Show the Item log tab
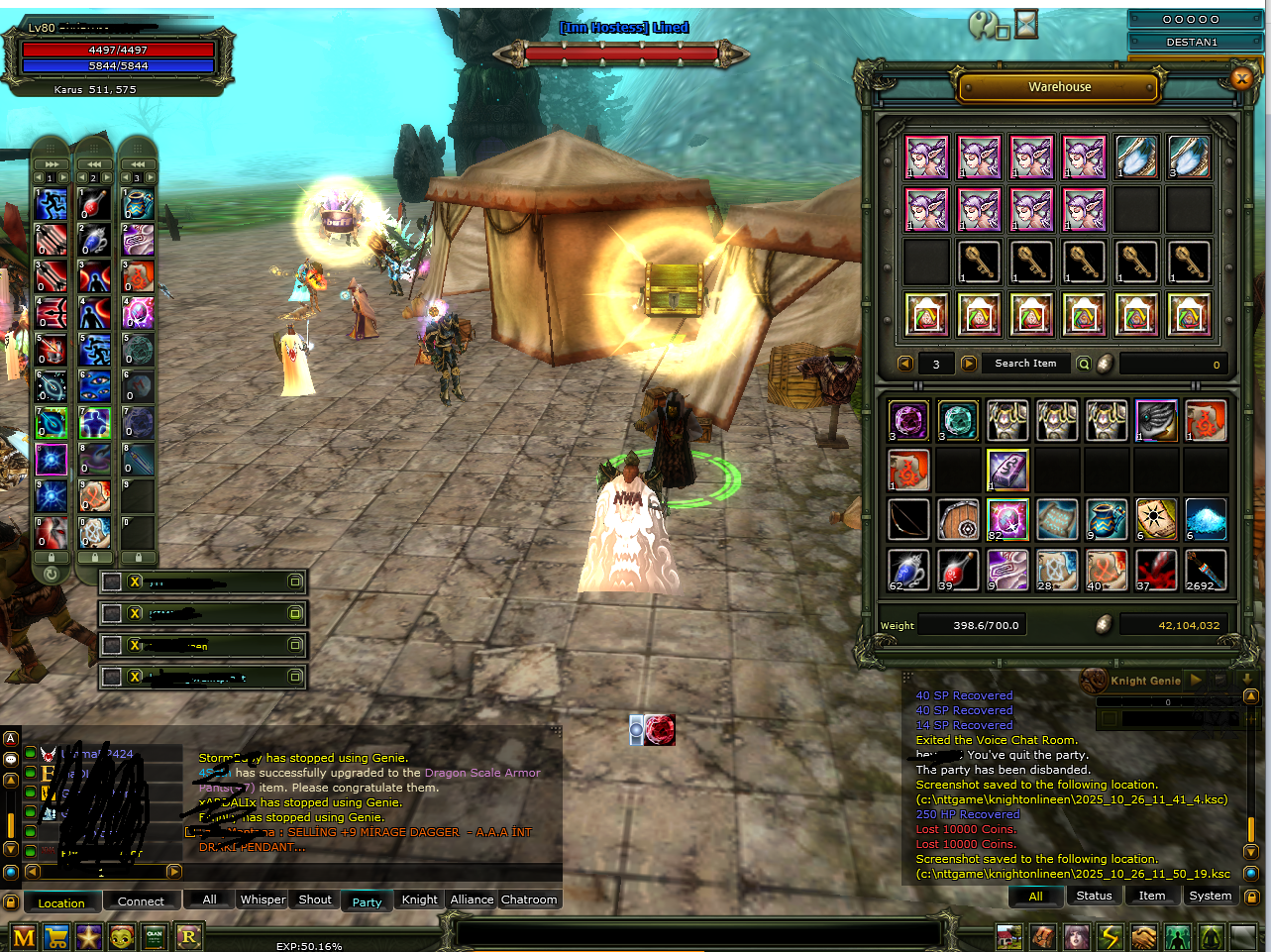1271x952 pixels. pyautogui.click(x=1152, y=896)
